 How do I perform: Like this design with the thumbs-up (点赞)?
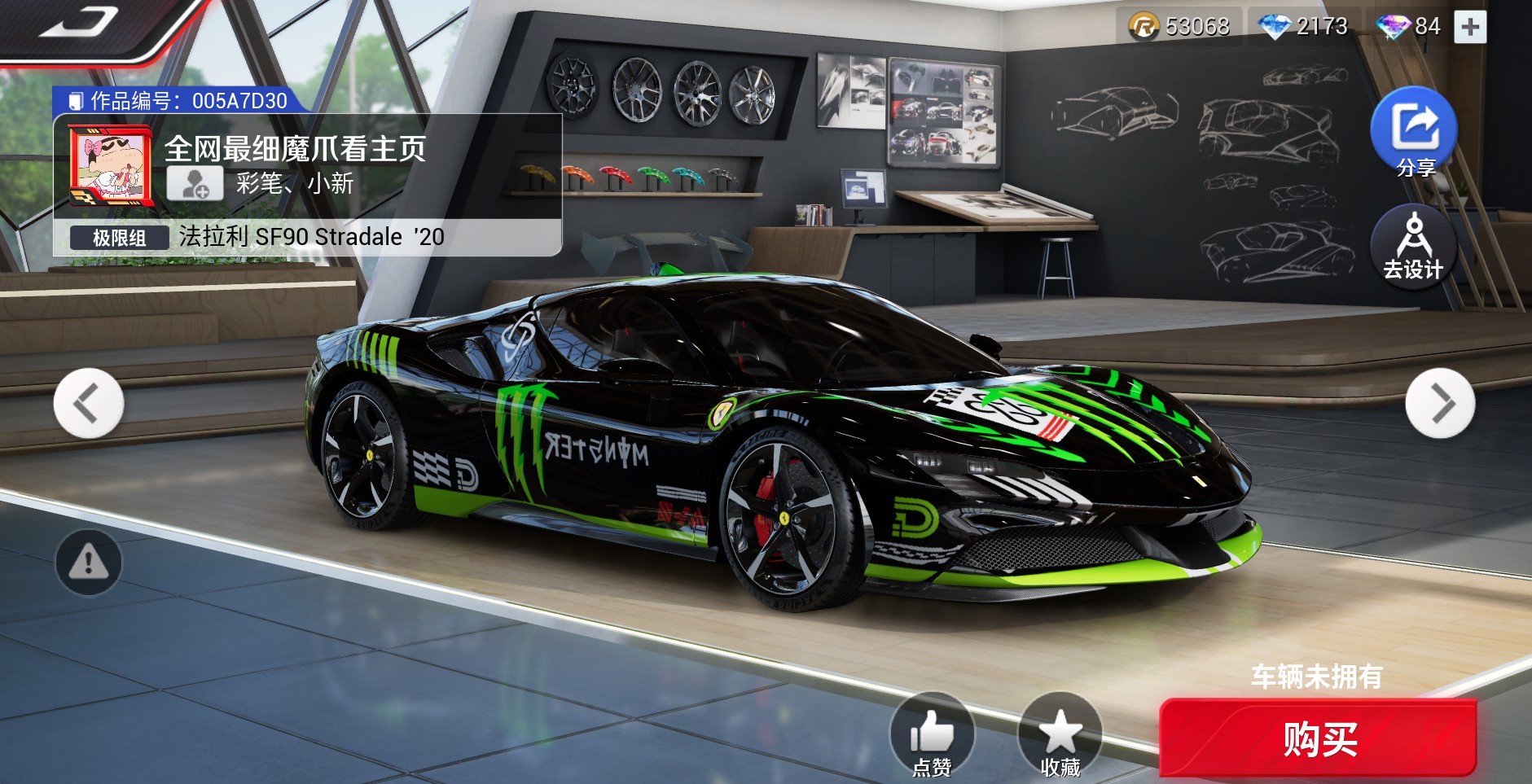[x=932, y=735]
